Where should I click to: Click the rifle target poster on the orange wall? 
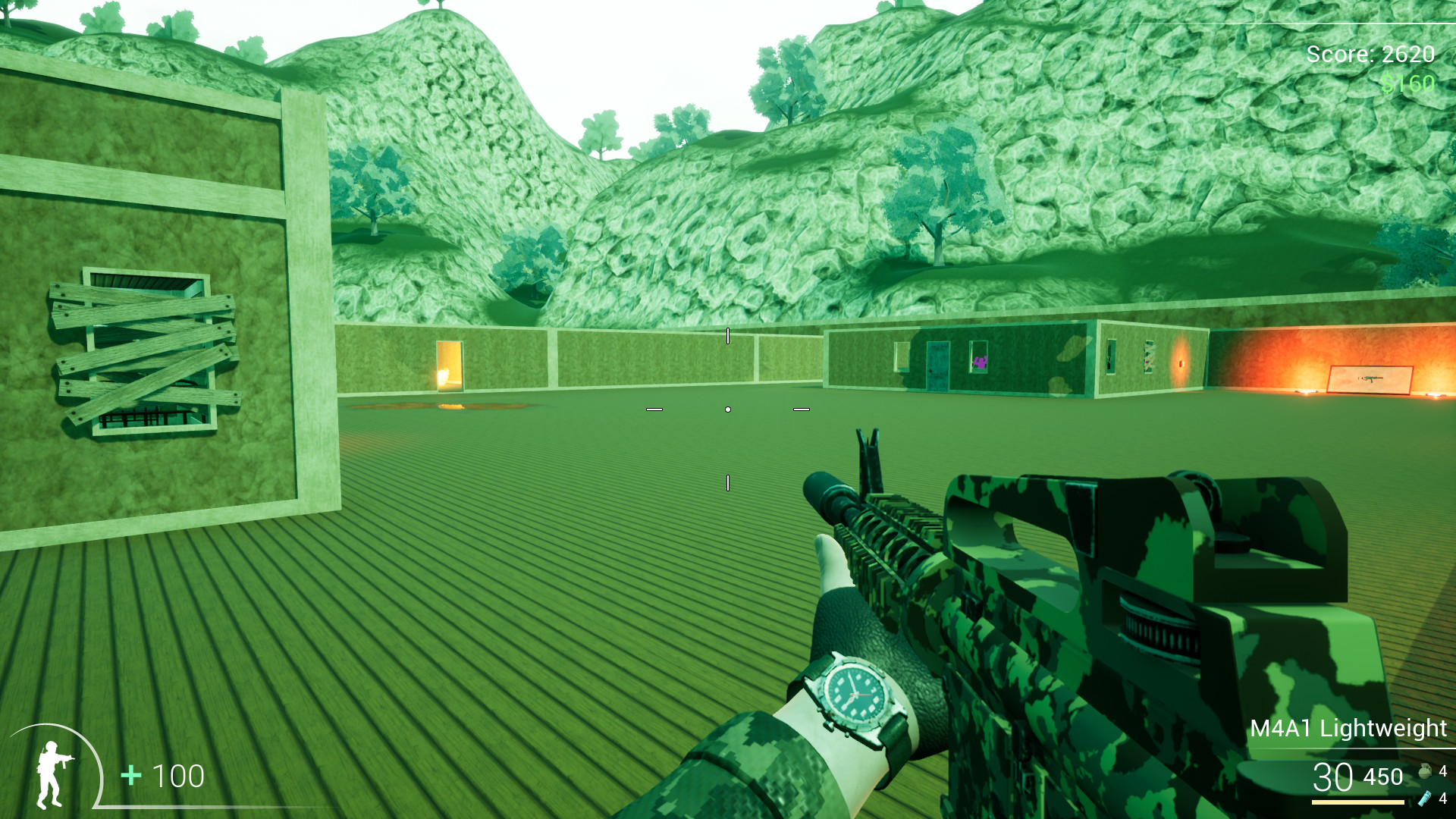[1370, 380]
